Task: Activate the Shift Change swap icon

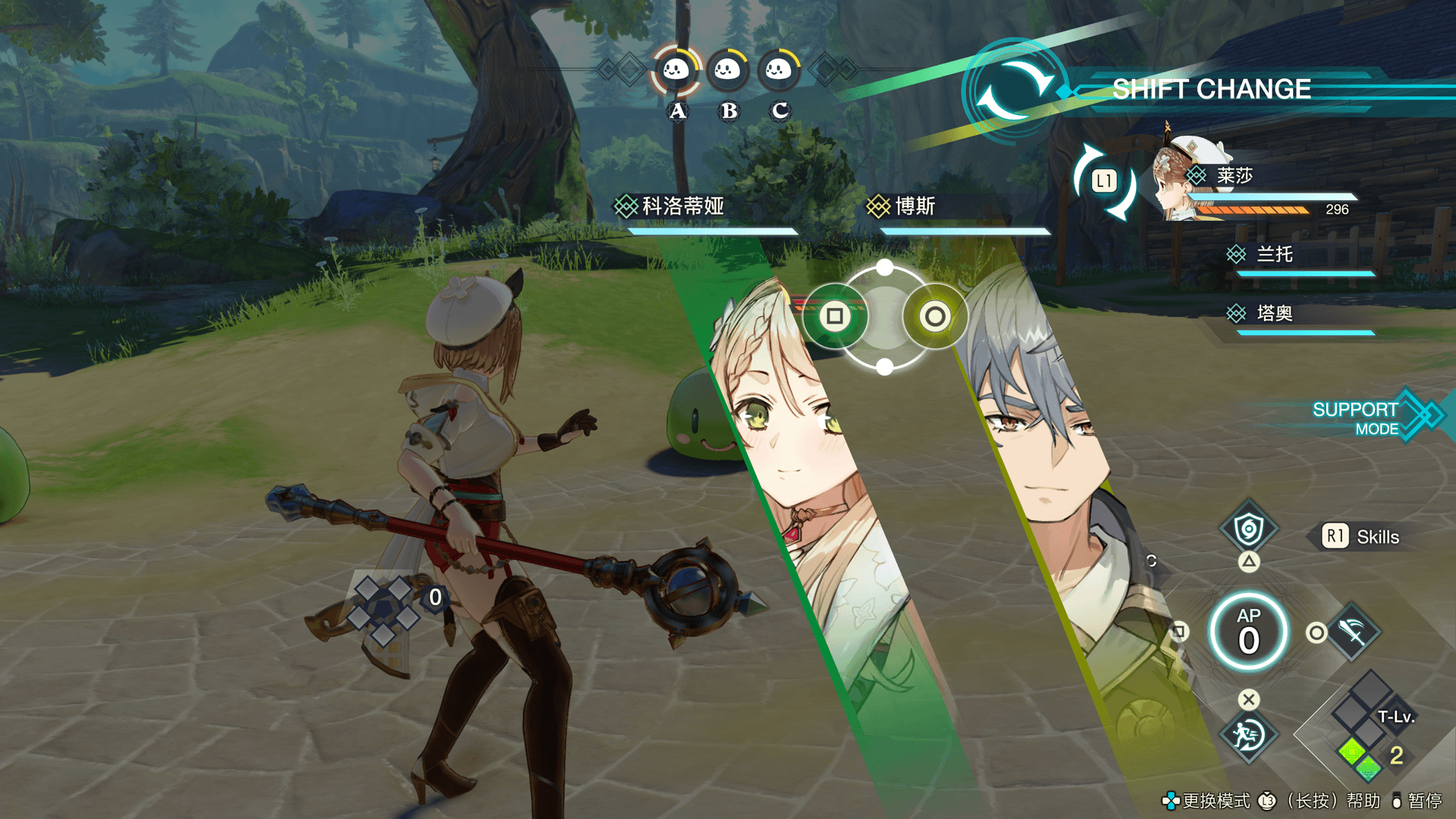Action: click(x=1015, y=90)
